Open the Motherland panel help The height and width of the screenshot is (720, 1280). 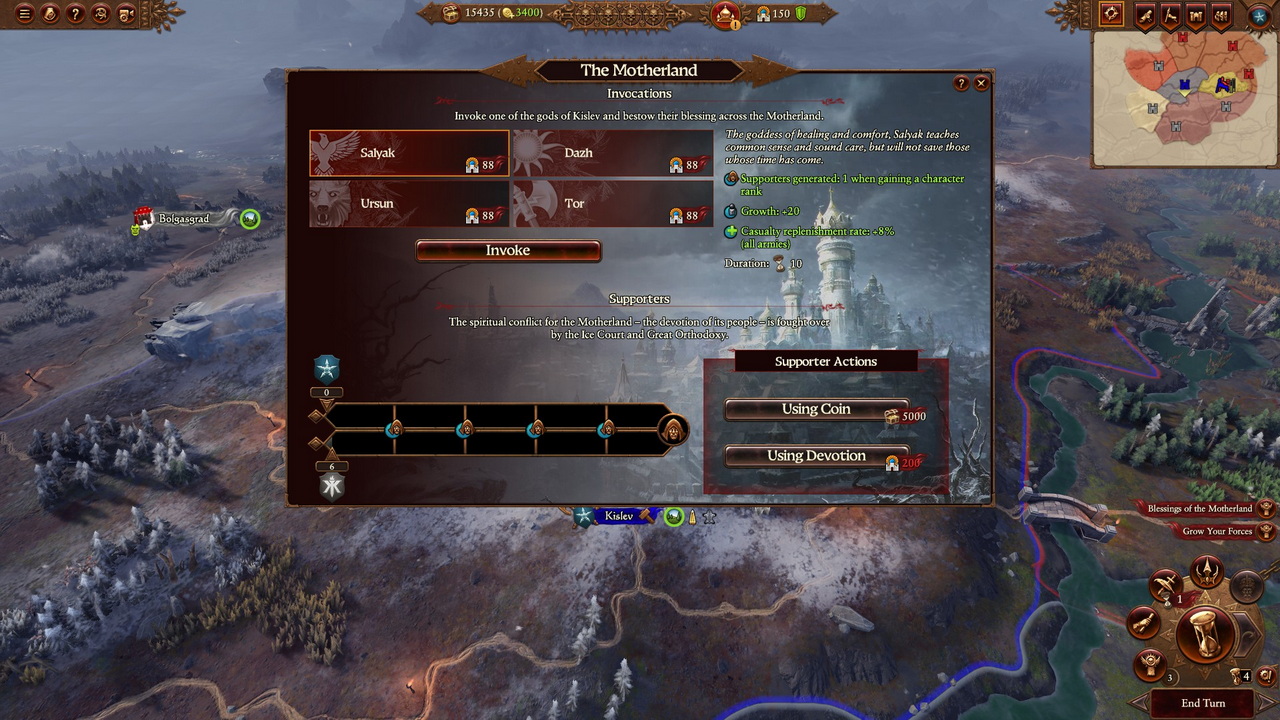962,84
